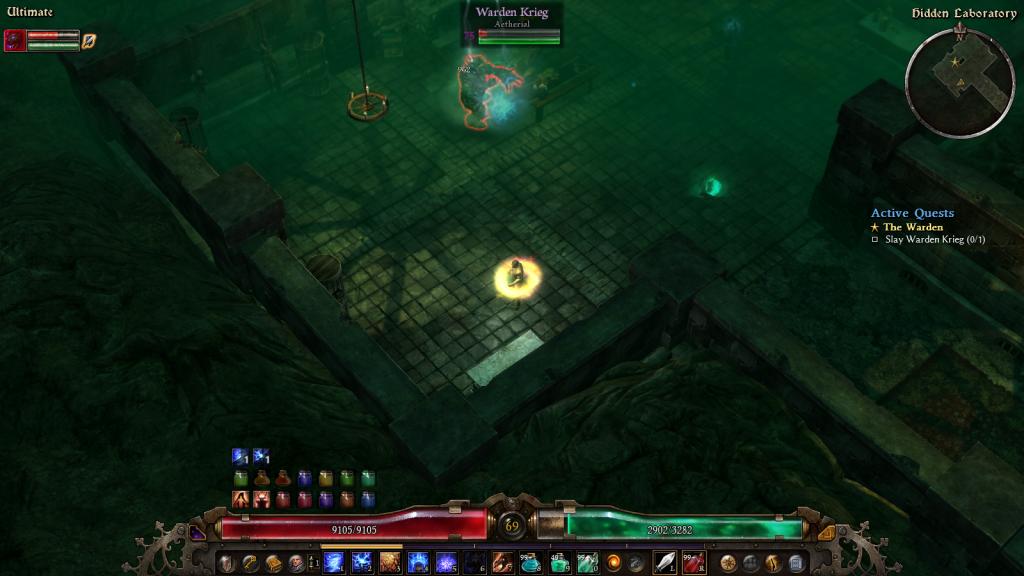The height and width of the screenshot is (576, 1024).
Task: Open the Hidden Laboratory minimap
Action: [x=959, y=83]
